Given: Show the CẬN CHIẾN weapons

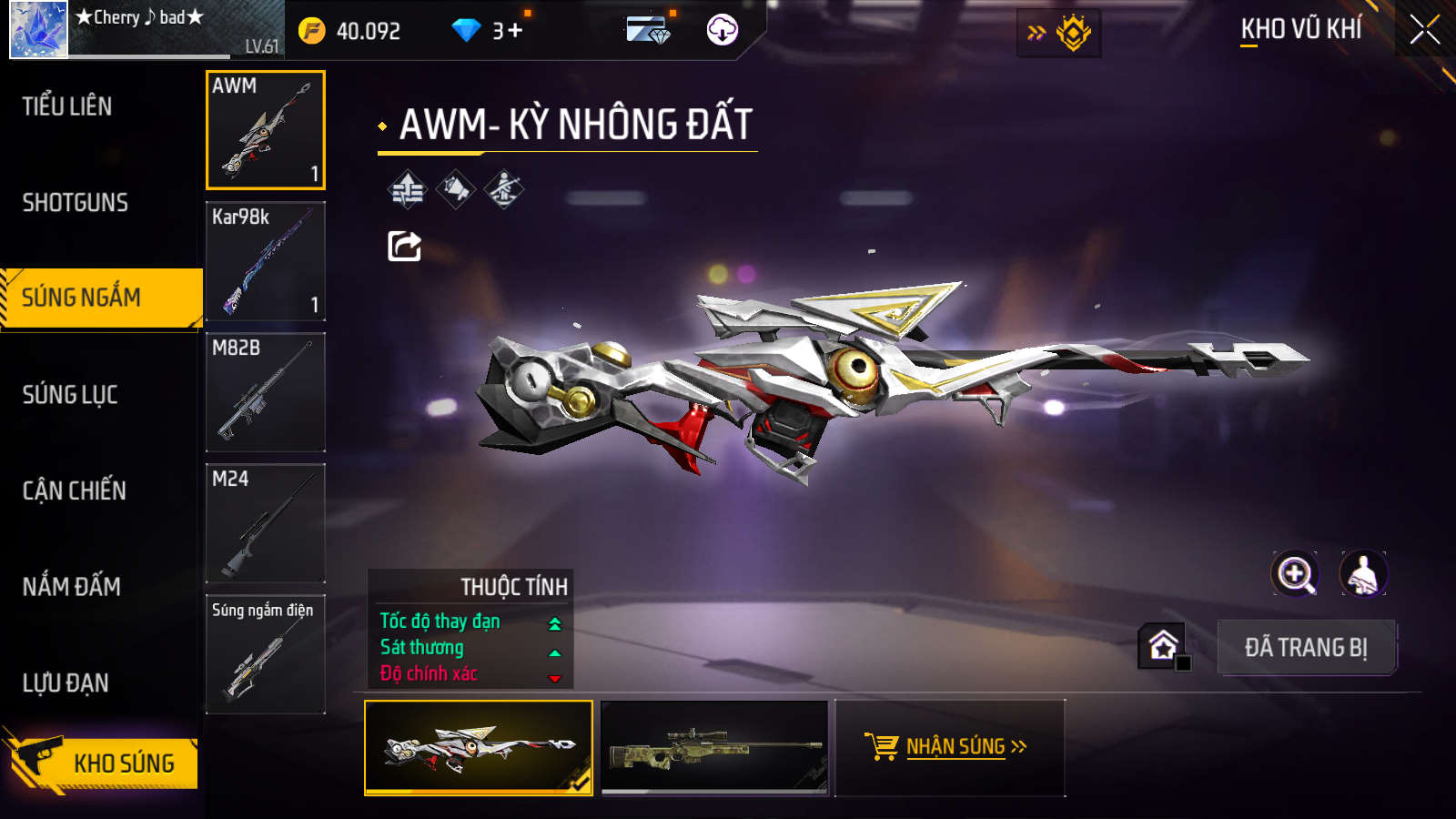Looking at the screenshot, I should click(x=74, y=490).
